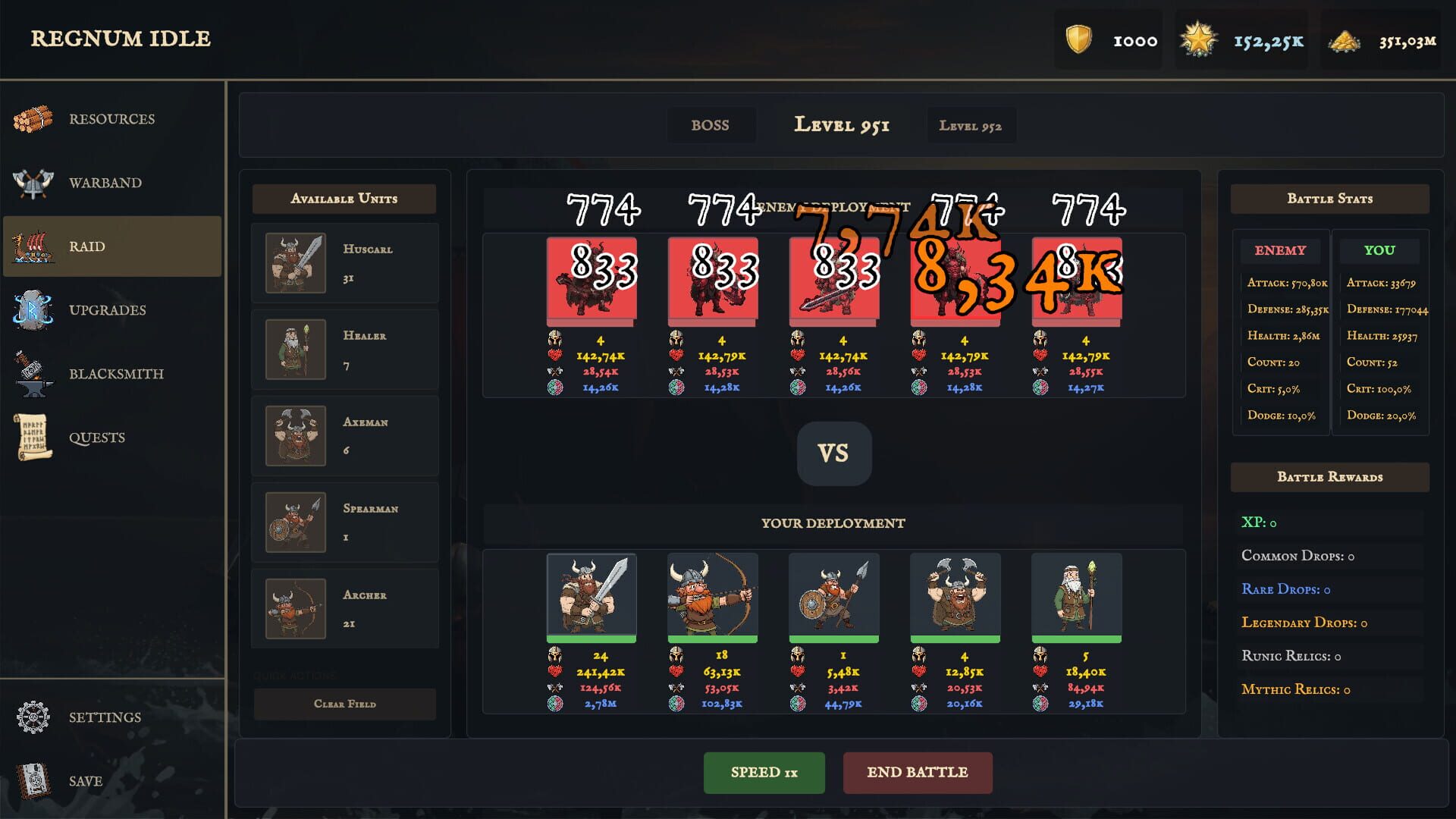1456x819 pixels.
Task: Switch battle stats to the ENEMY view
Action: pyautogui.click(x=1280, y=250)
